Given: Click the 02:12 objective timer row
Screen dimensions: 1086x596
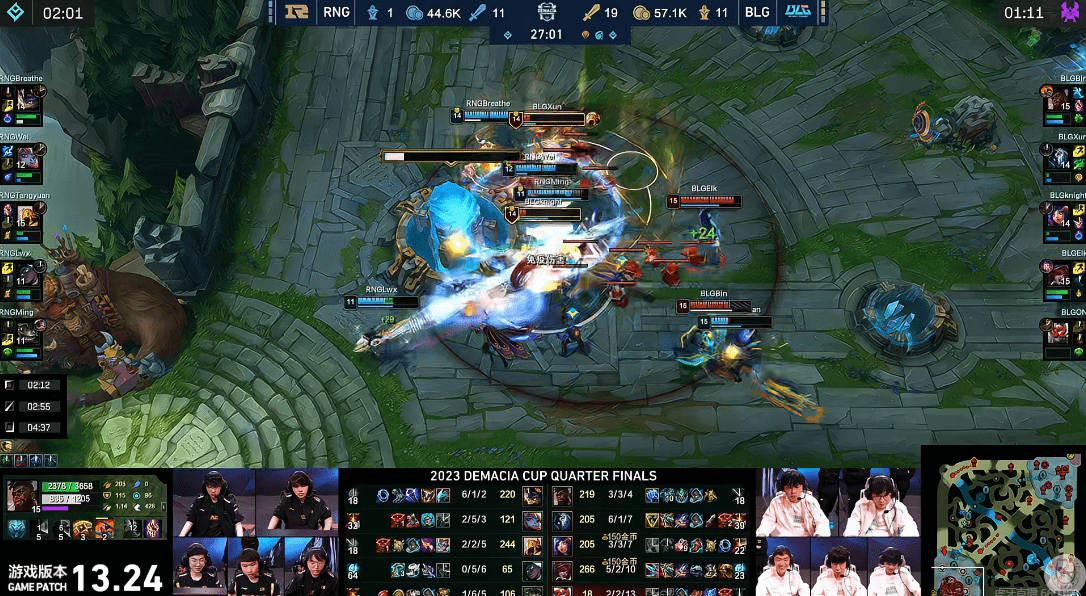Looking at the screenshot, I should [x=34, y=385].
